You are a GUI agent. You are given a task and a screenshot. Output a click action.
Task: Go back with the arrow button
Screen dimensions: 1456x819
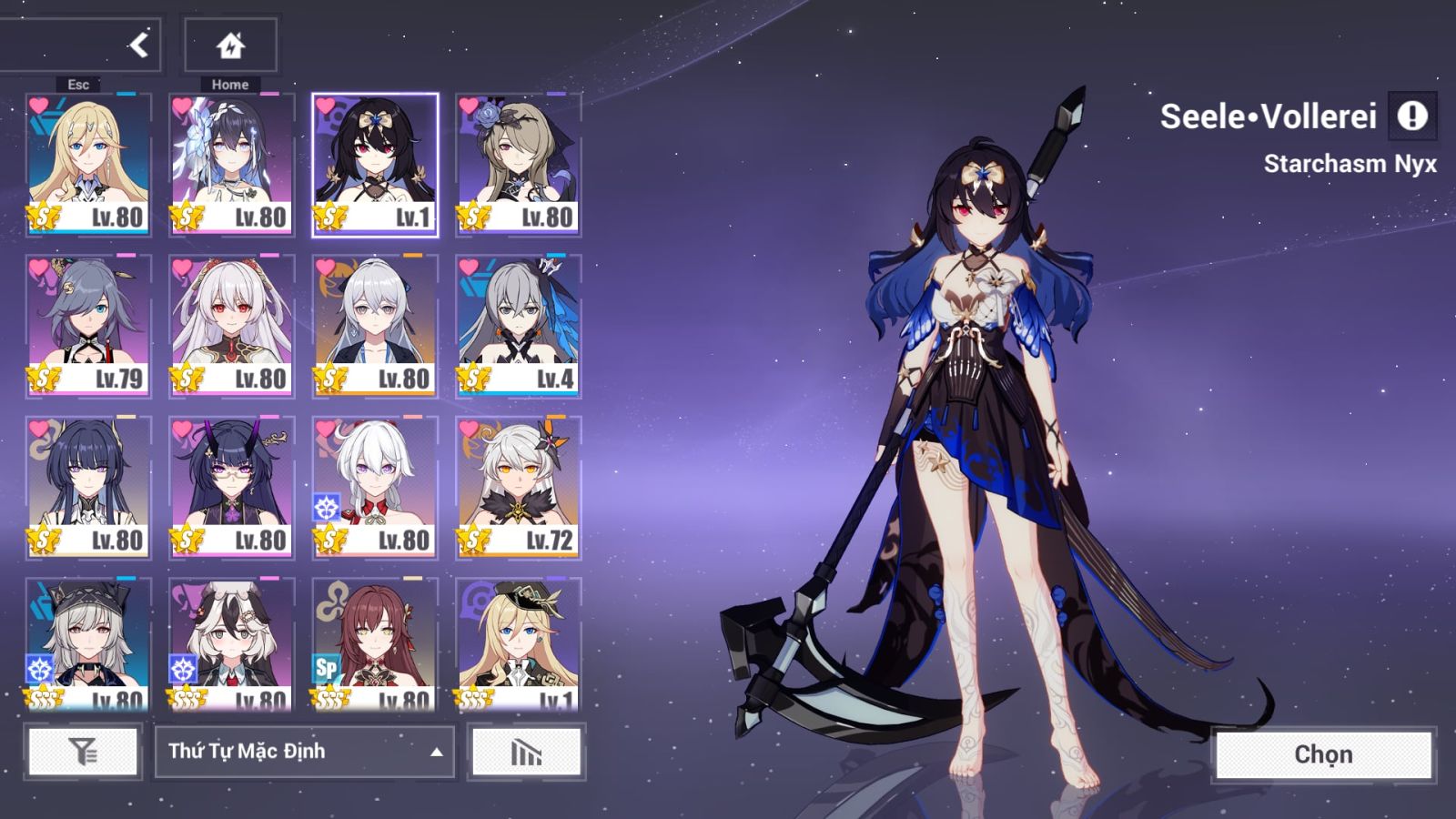[x=138, y=45]
